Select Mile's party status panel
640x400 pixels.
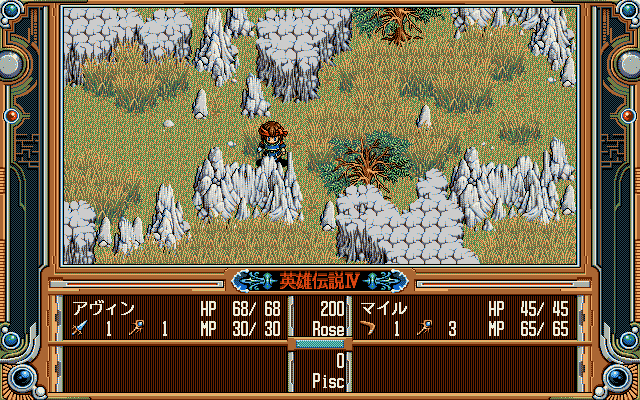(464, 317)
